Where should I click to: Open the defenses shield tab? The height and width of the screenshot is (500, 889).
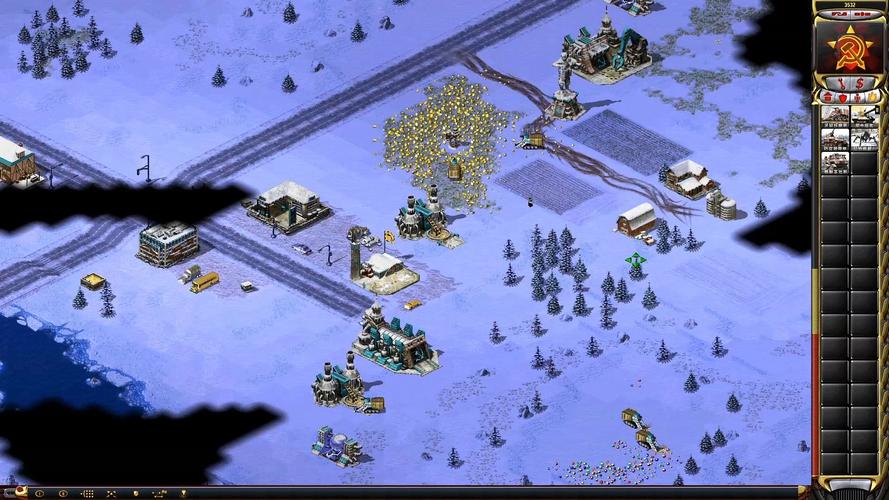point(841,97)
